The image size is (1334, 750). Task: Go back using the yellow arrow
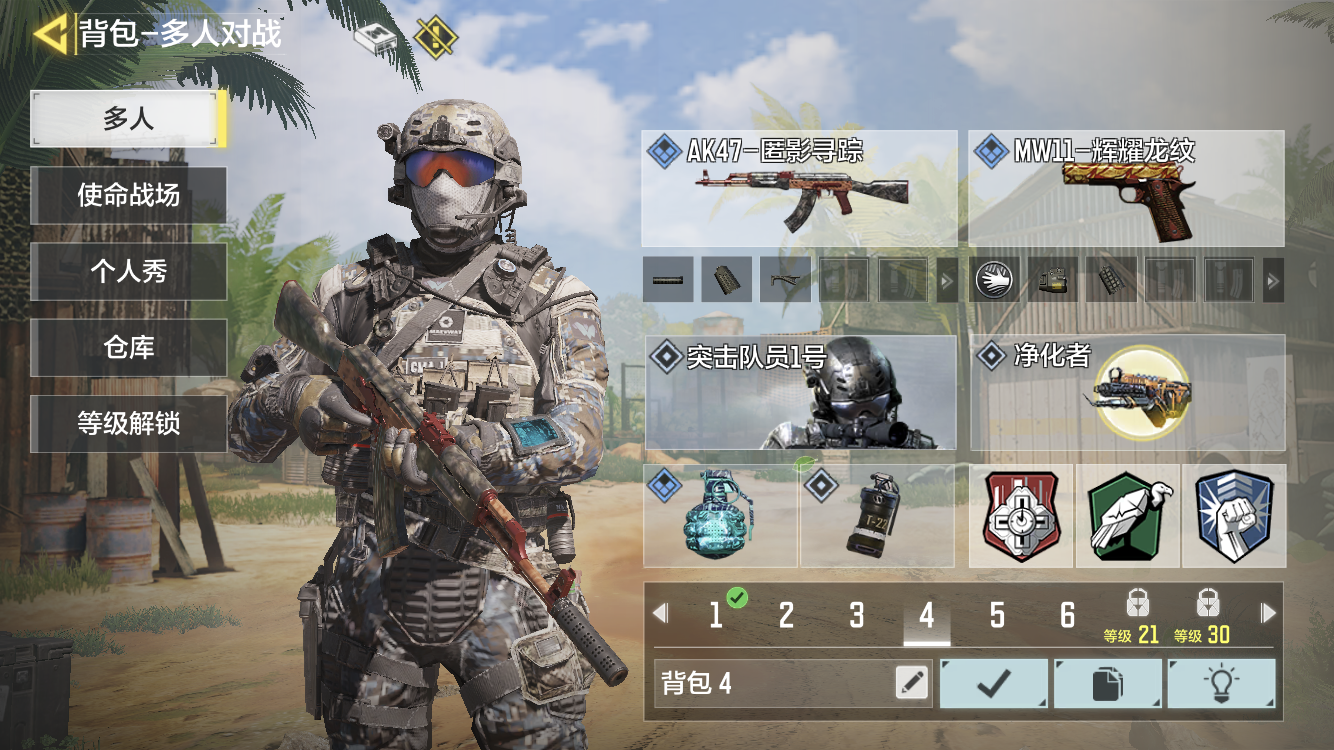(50, 35)
